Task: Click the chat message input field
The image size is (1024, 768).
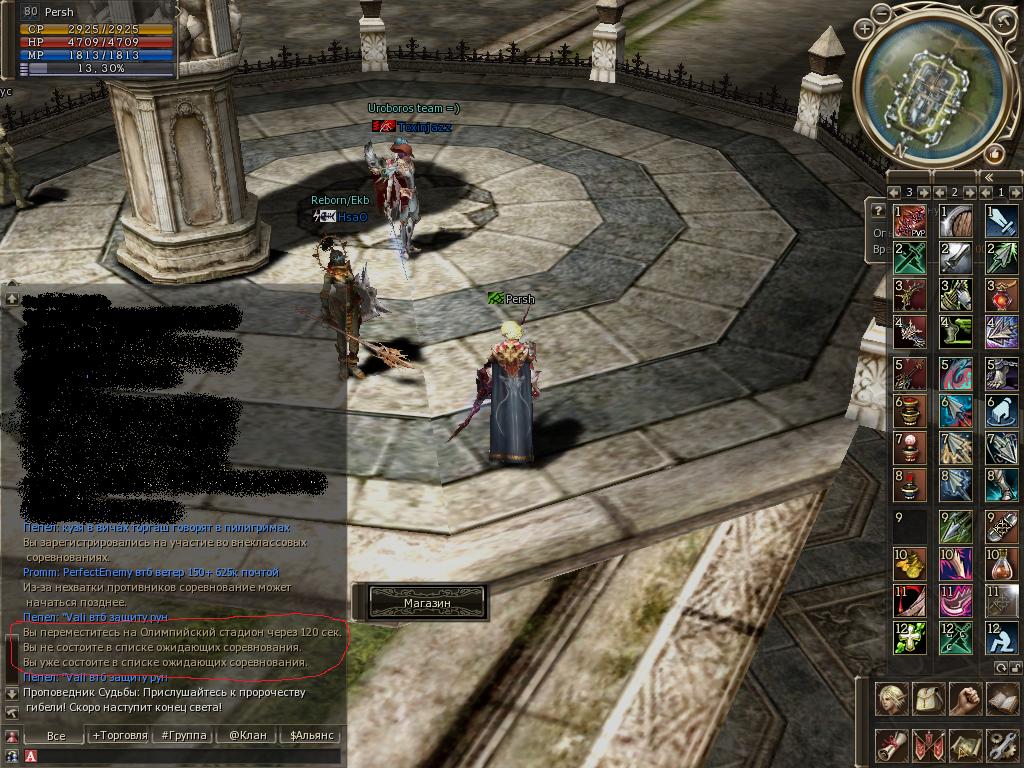Action: coord(190,756)
